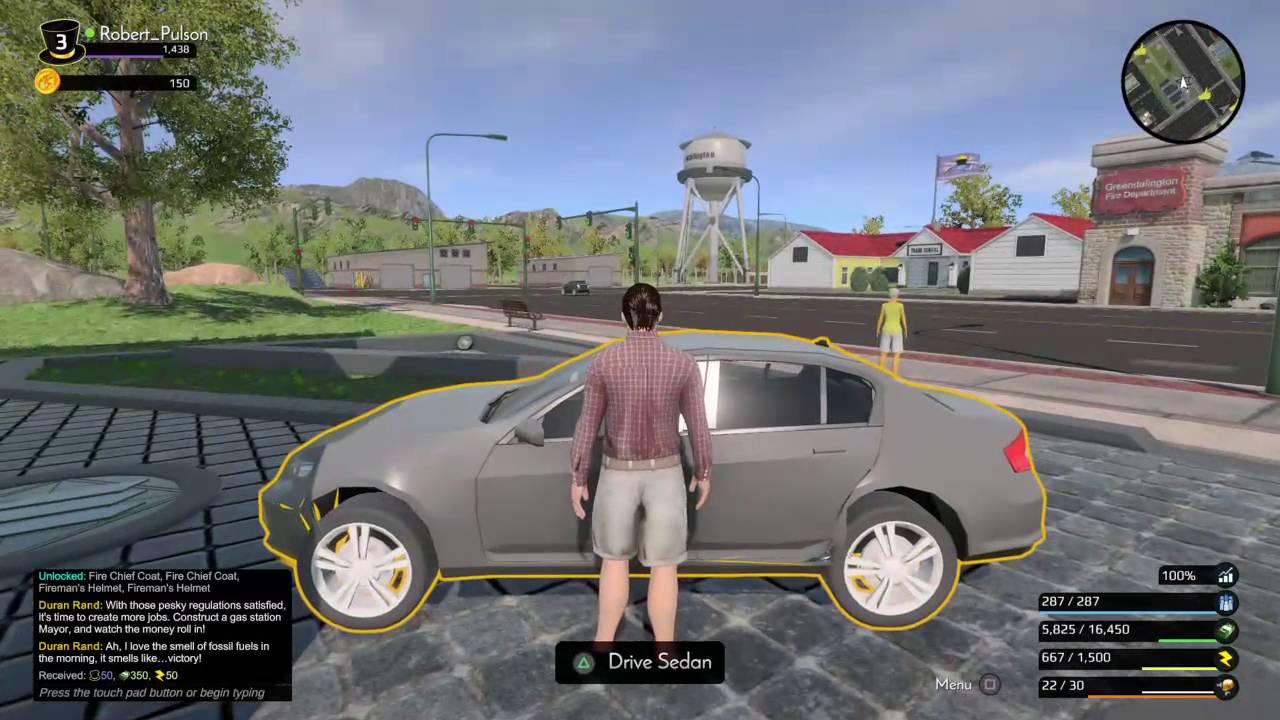The height and width of the screenshot is (720, 1280).
Task: Click the Robert_Pulson player name
Action: tap(154, 33)
